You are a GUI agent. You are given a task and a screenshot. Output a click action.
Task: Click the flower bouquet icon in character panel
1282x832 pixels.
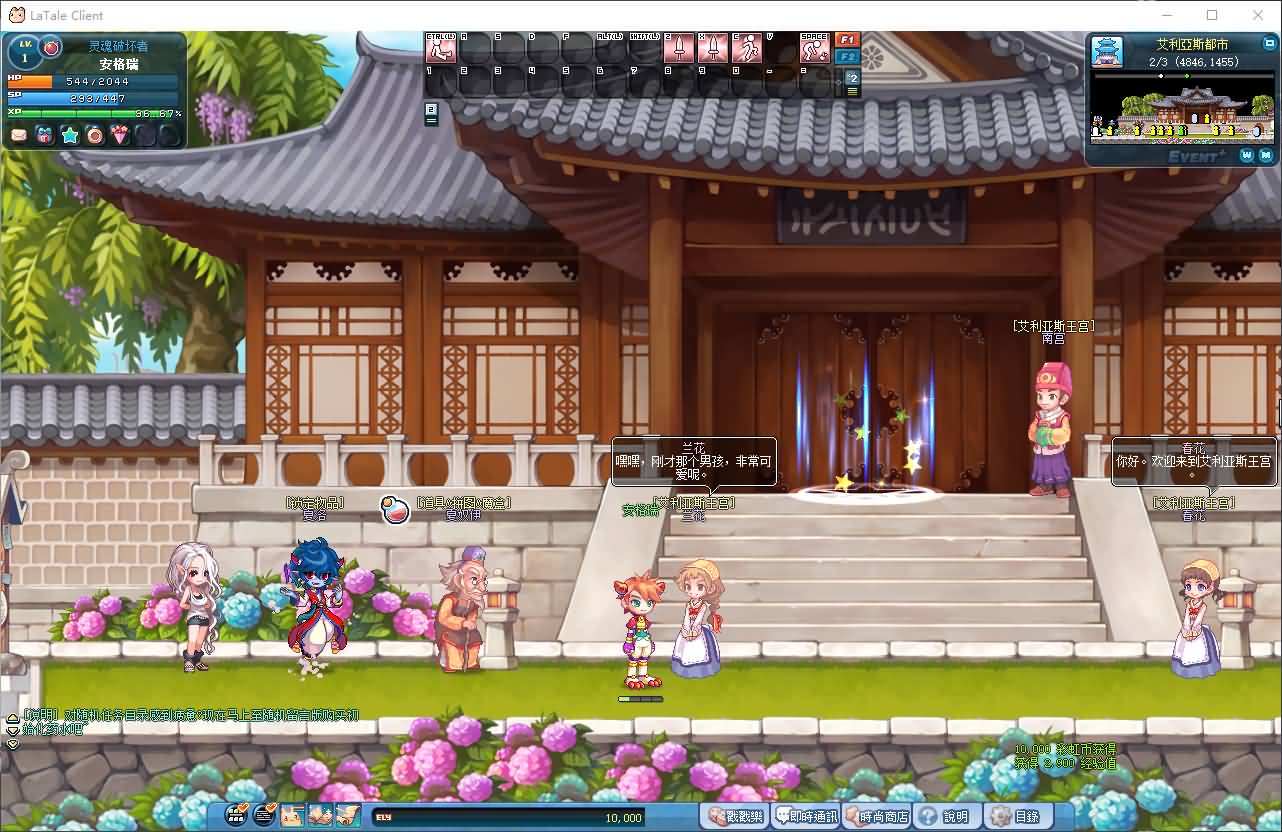click(x=119, y=135)
